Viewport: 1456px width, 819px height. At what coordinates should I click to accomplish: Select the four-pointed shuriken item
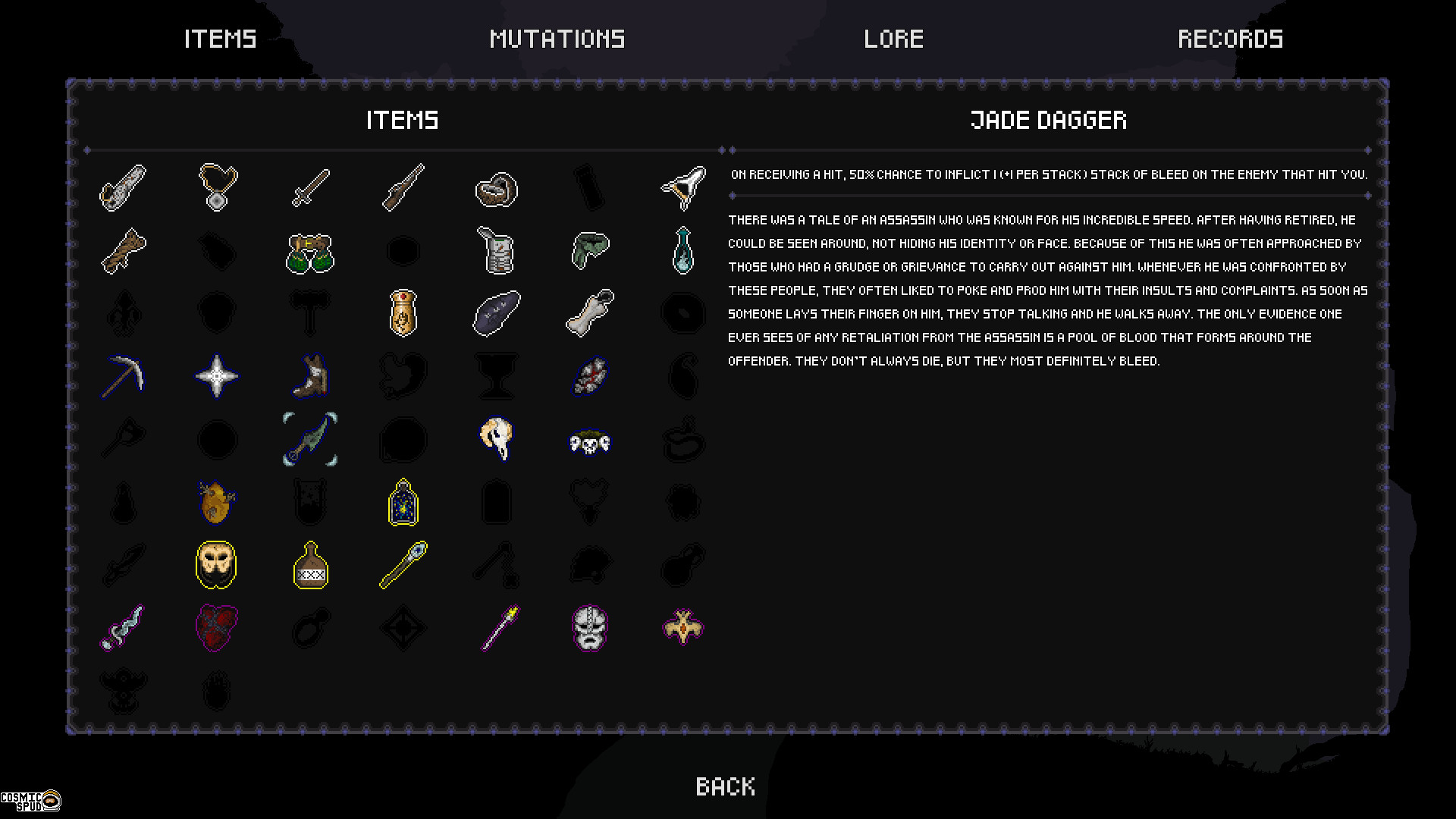216,376
